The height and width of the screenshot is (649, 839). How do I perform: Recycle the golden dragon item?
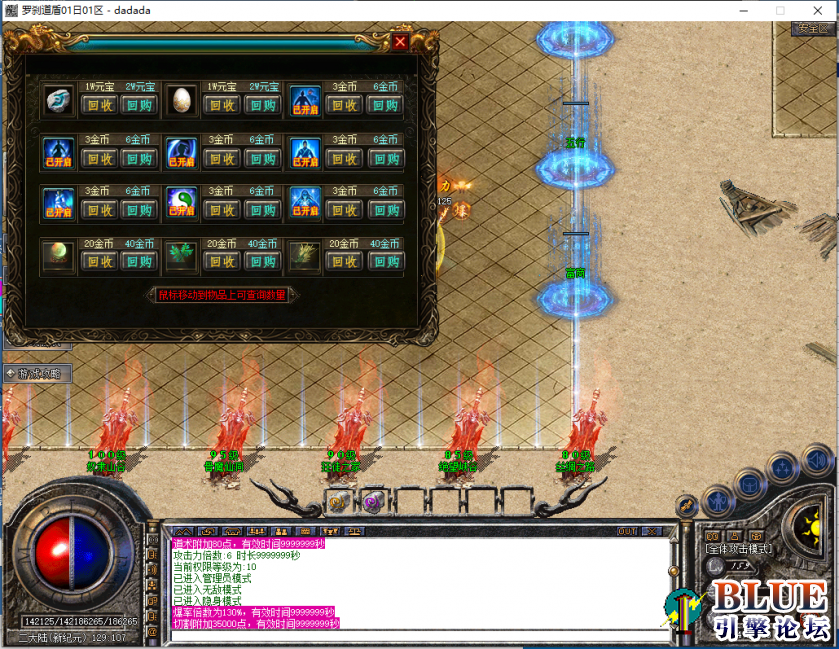click(x=345, y=262)
